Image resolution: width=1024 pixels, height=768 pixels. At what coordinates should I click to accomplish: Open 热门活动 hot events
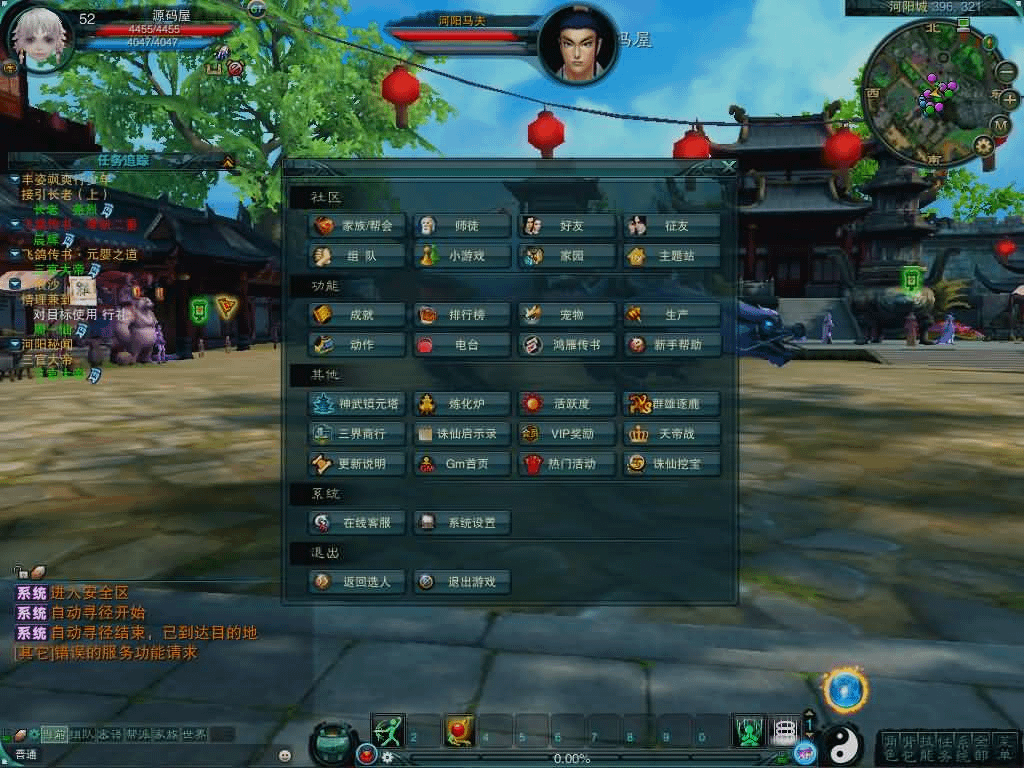567,464
